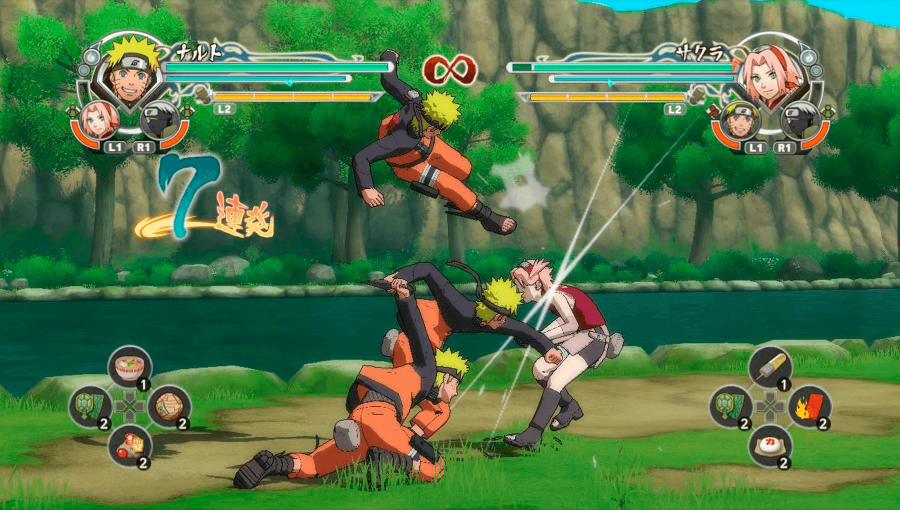Image resolution: width=900 pixels, height=510 pixels.
Task: Call the Kakashi support icon under Naruto's portrait
Action: [160, 120]
